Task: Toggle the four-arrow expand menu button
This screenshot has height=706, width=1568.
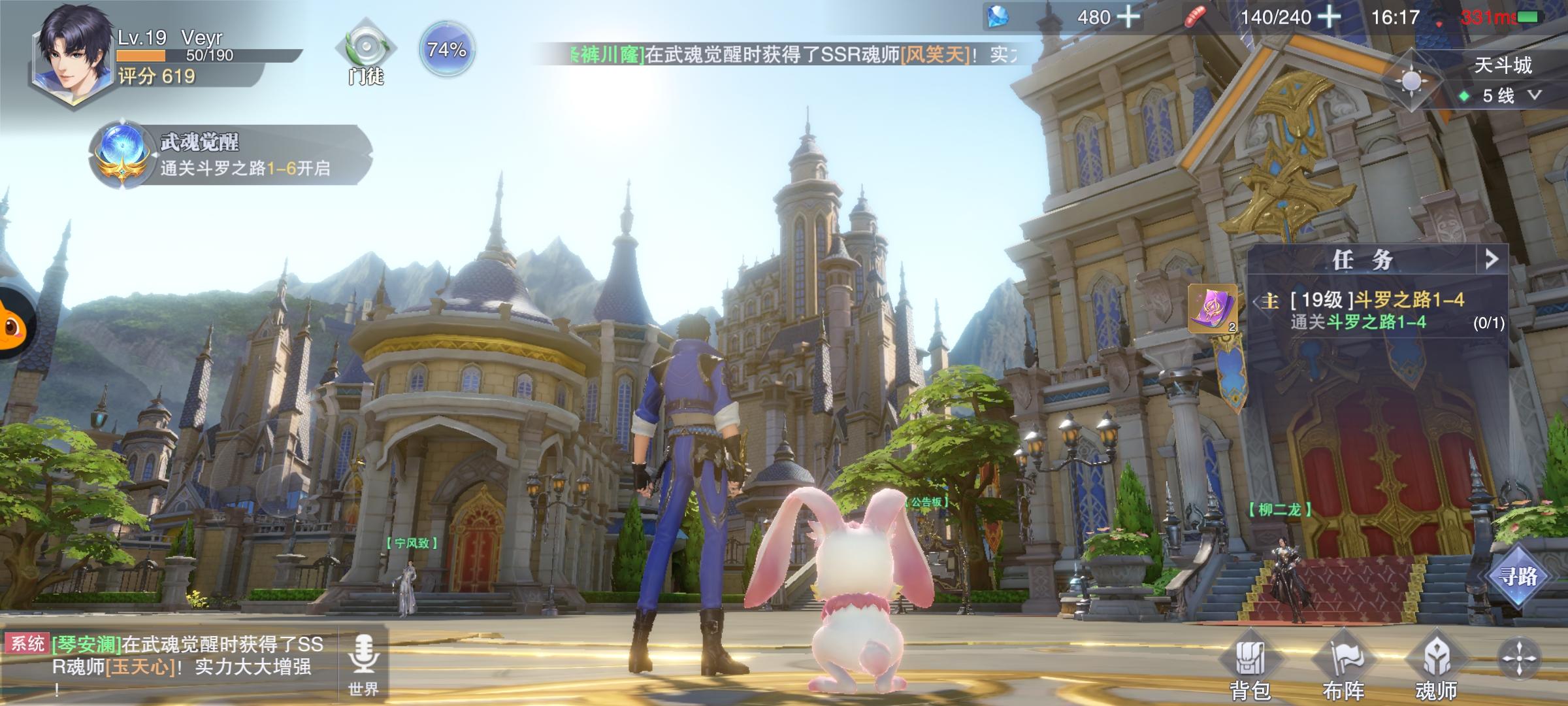Action: [x=1519, y=658]
